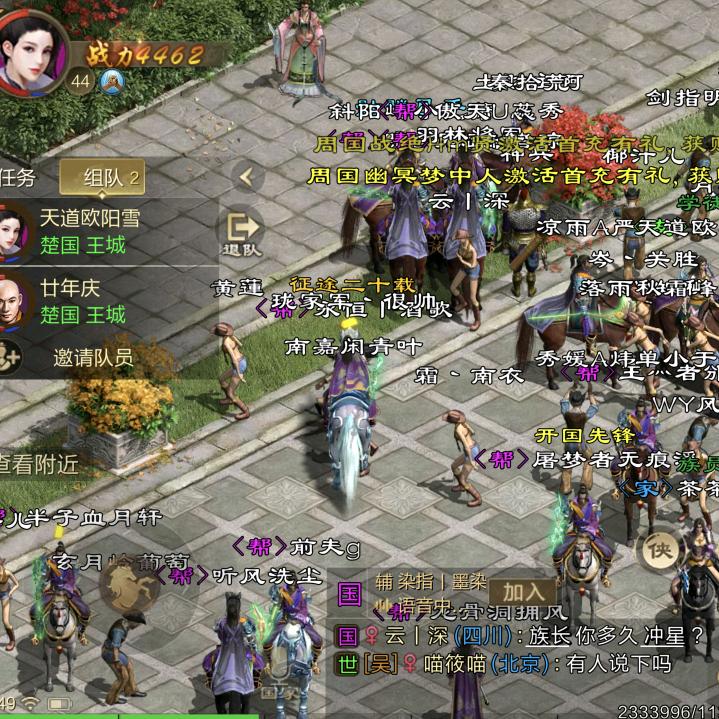
Task: Open 查看附近 to view nearby players
Action: (x=40, y=463)
